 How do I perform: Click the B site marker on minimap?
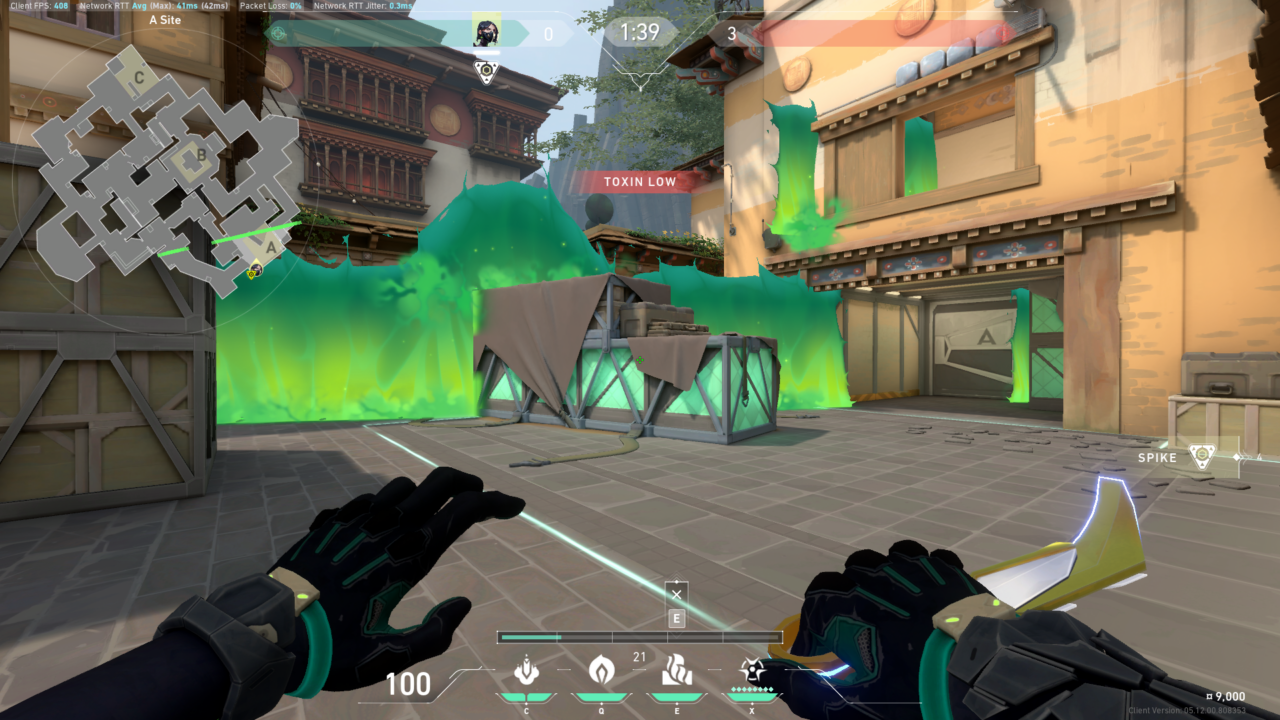[200, 155]
